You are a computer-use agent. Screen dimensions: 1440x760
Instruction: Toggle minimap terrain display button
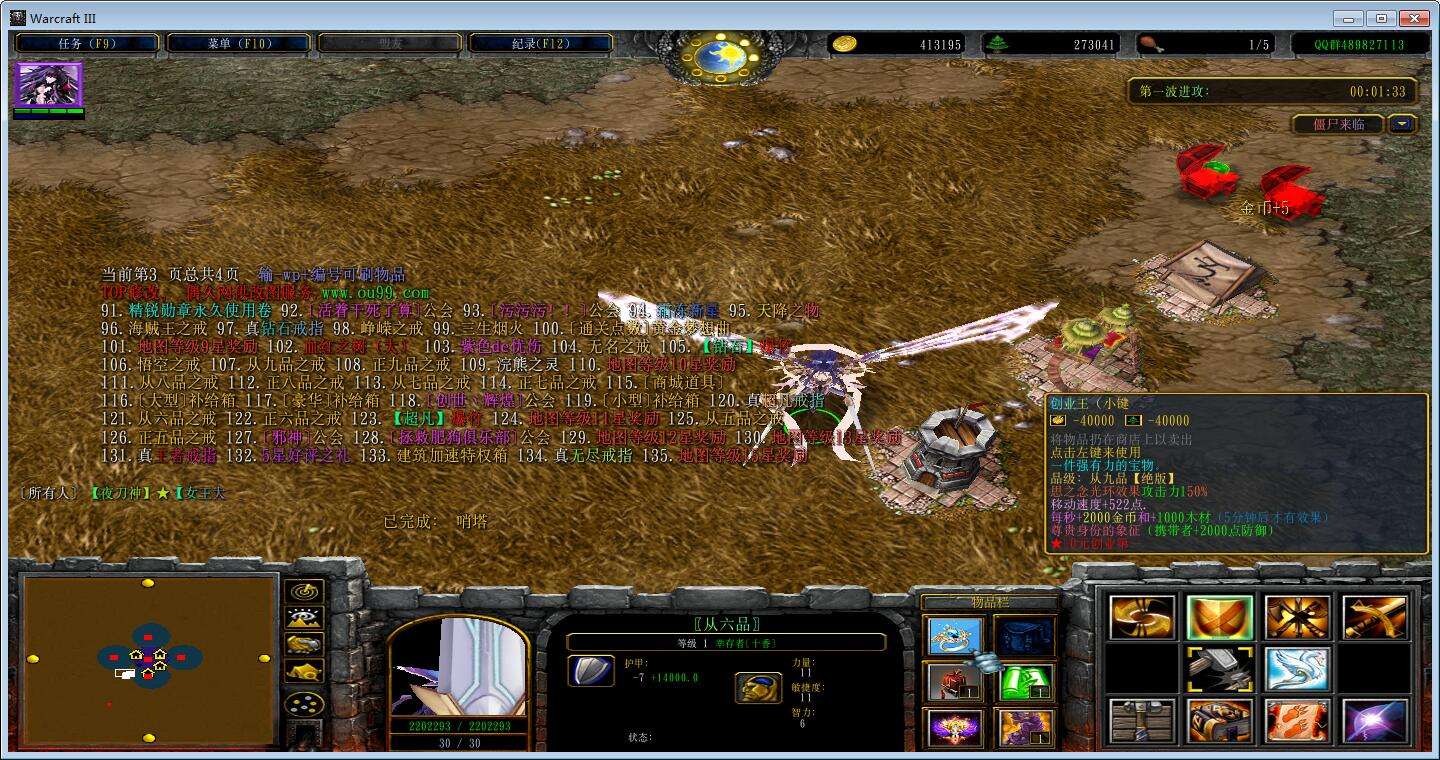(x=304, y=618)
